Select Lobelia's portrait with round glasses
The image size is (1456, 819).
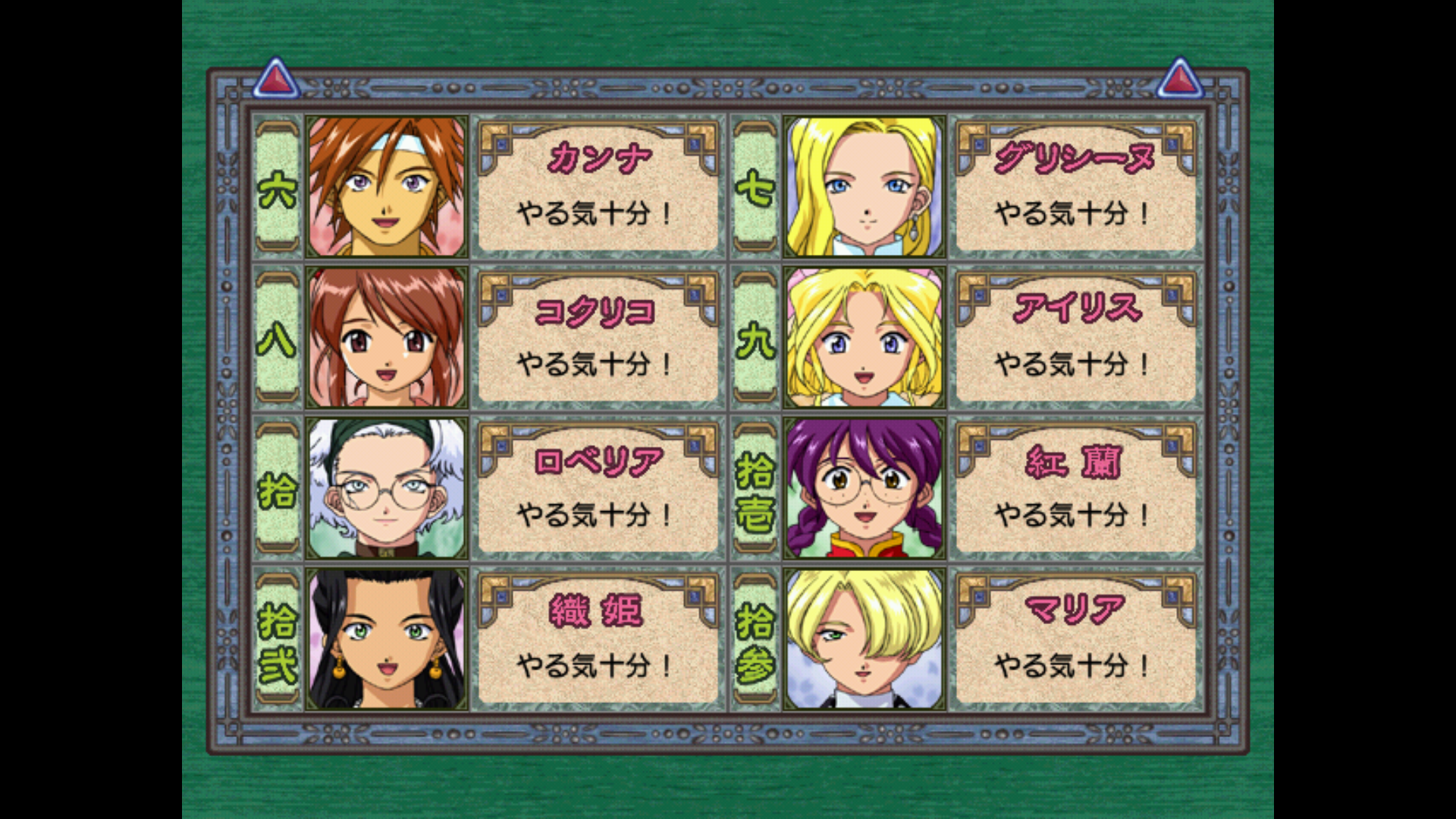(x=387, y=488)
